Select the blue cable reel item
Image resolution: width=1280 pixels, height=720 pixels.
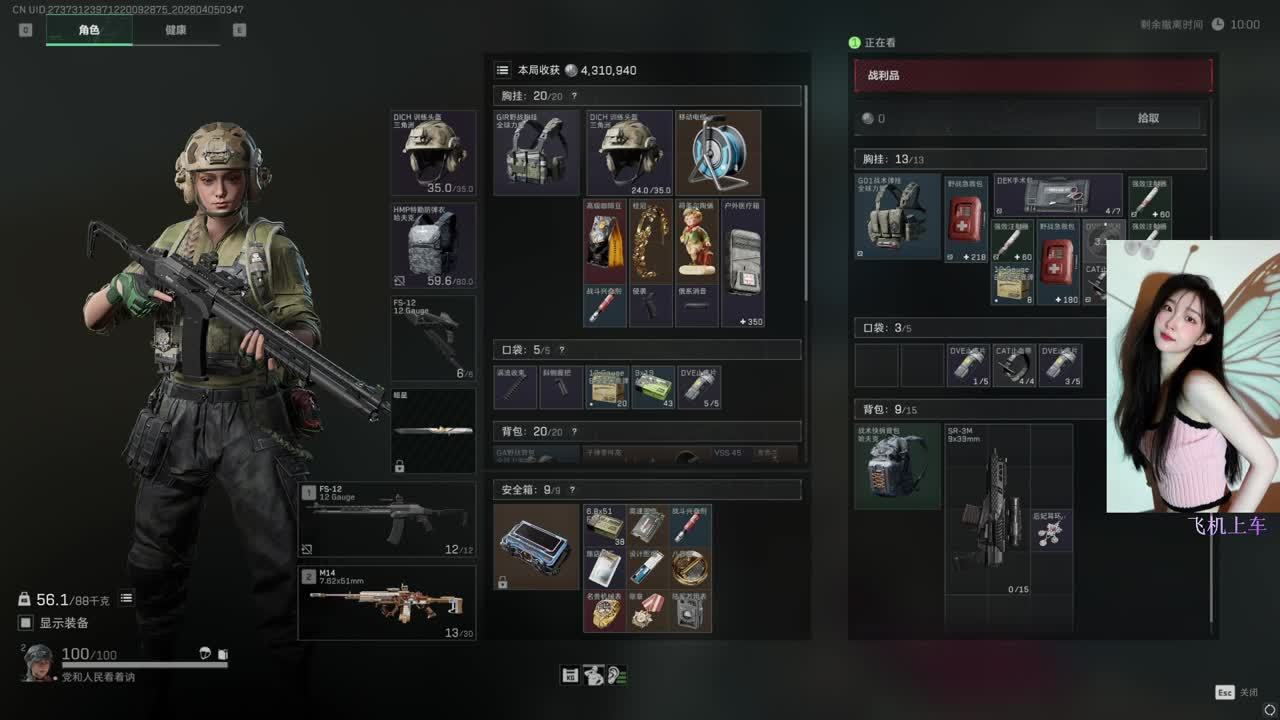point(718,152)
